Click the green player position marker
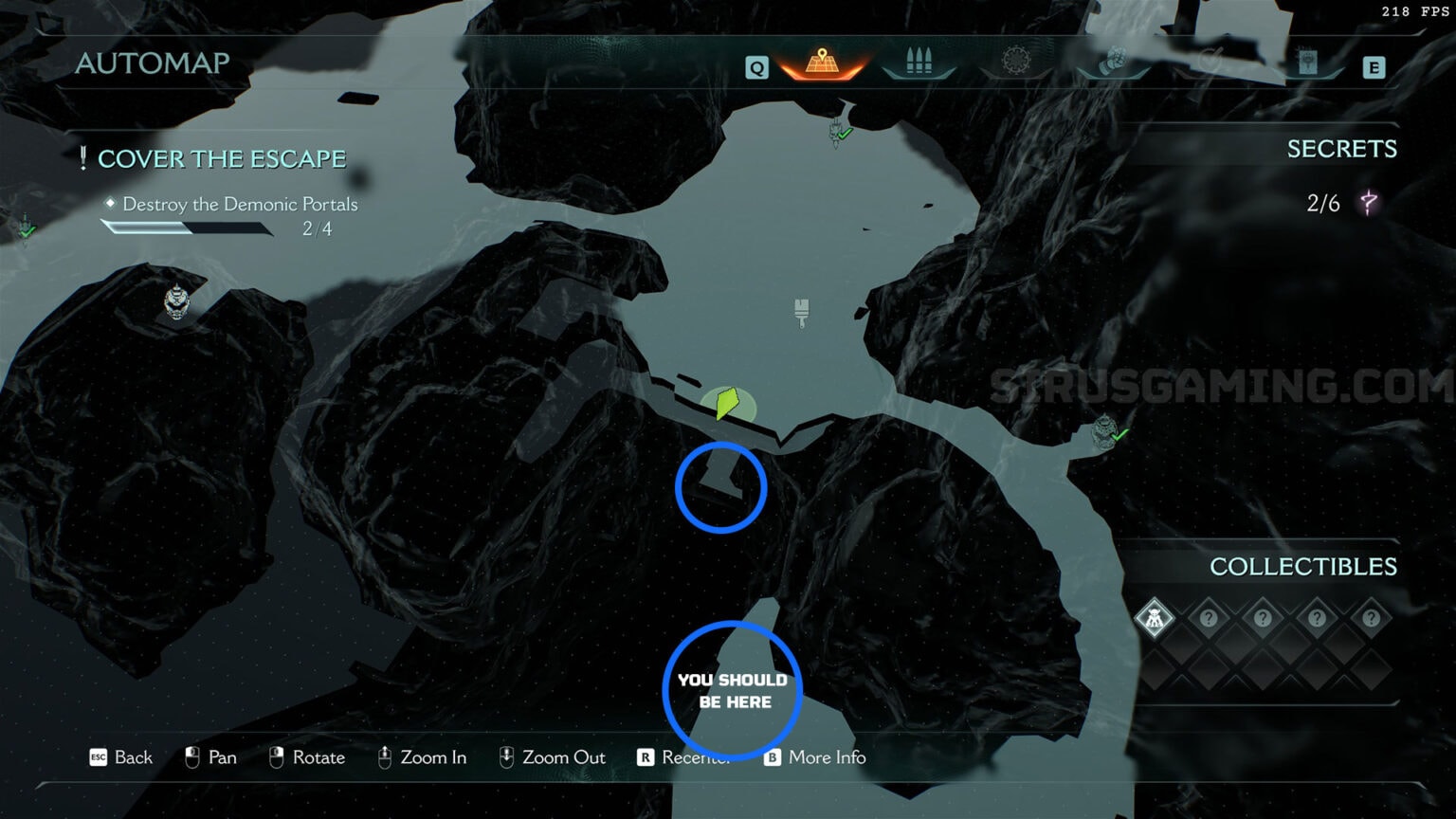This screenshot has height=819, width=1456. coord(727,403)
